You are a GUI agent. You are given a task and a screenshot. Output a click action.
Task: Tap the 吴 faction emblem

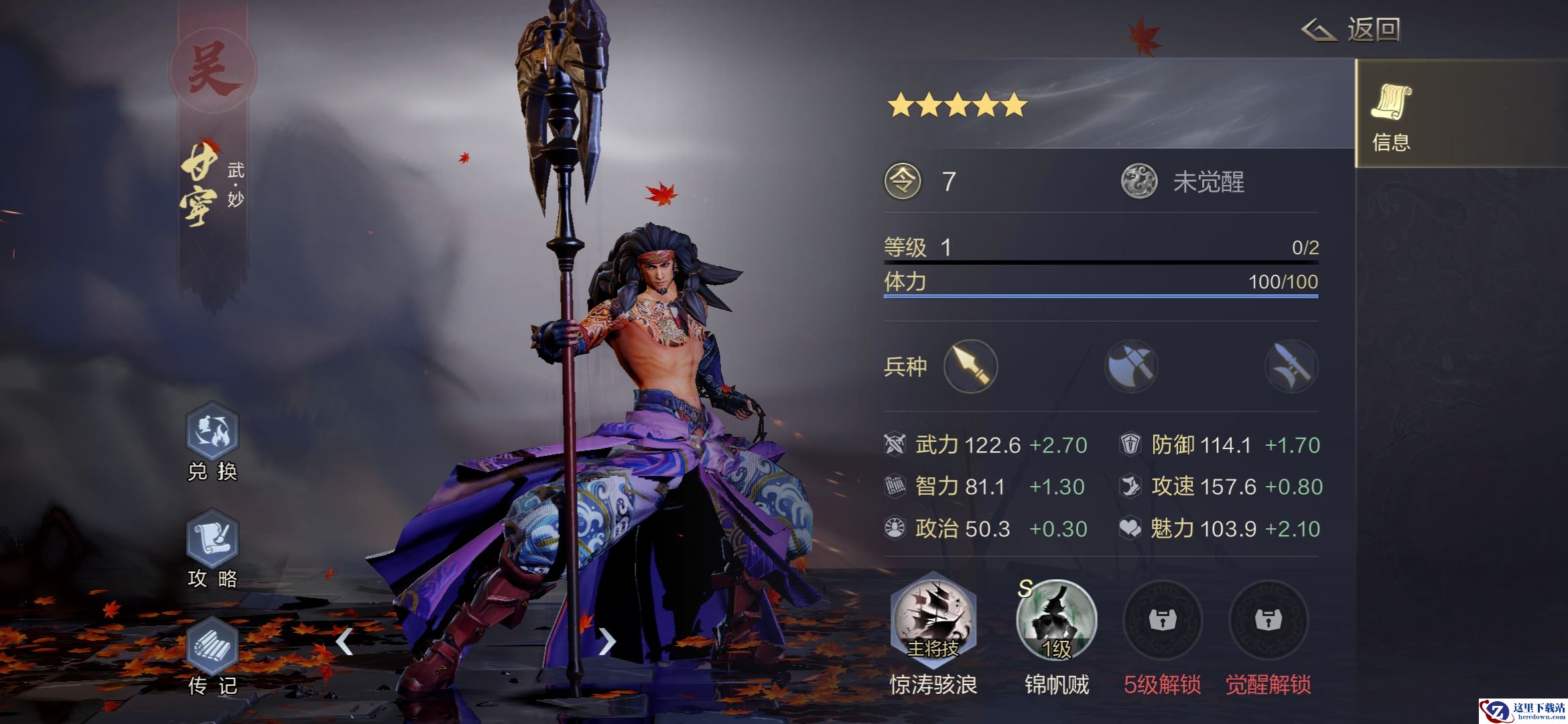(x=212, y=70)
